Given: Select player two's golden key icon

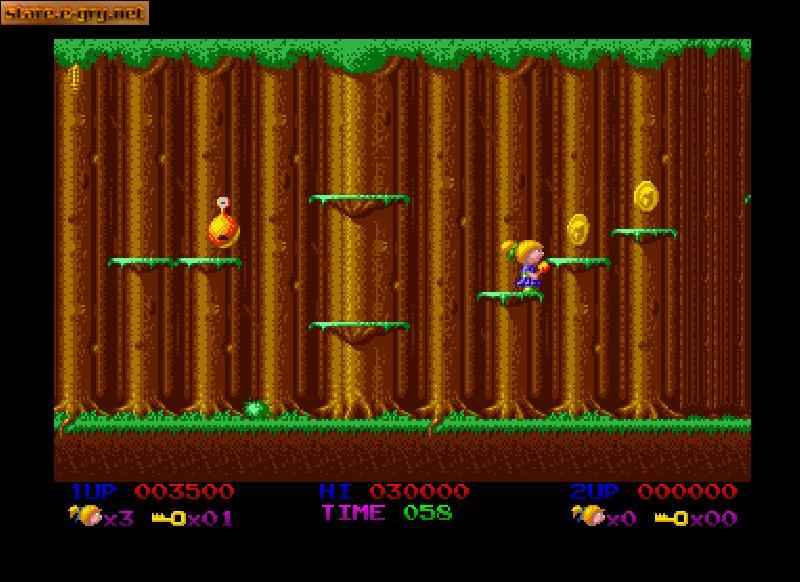Looking at the screenshot, I should click(671, 518).
